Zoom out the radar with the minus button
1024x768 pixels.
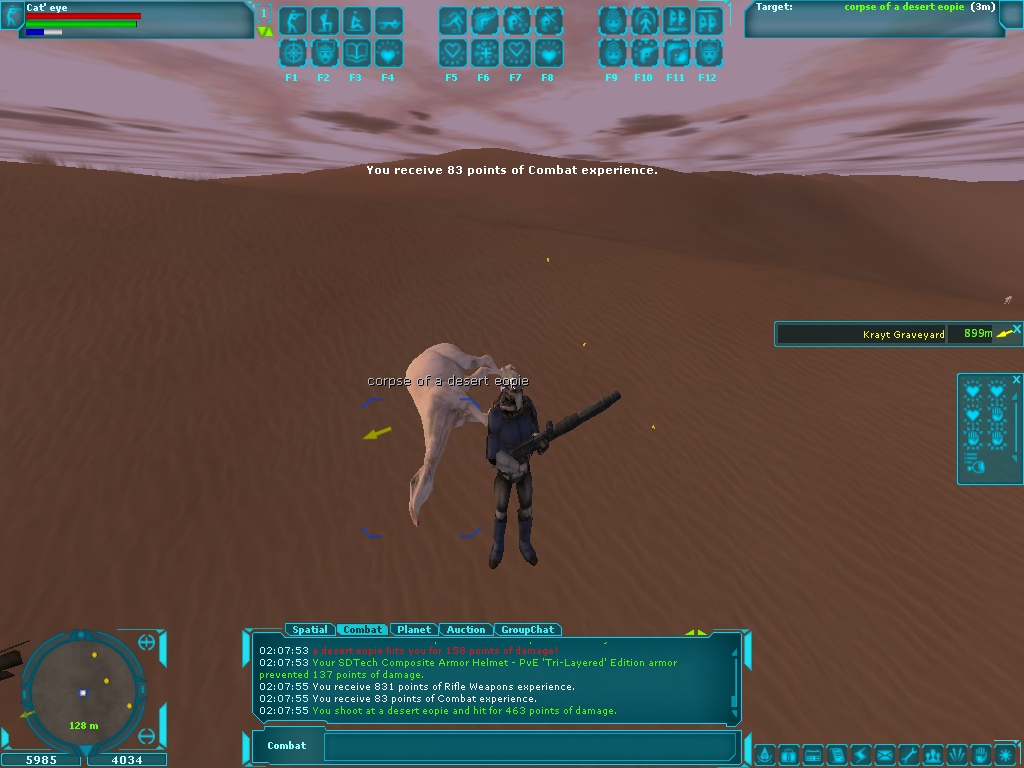(147, 737)
